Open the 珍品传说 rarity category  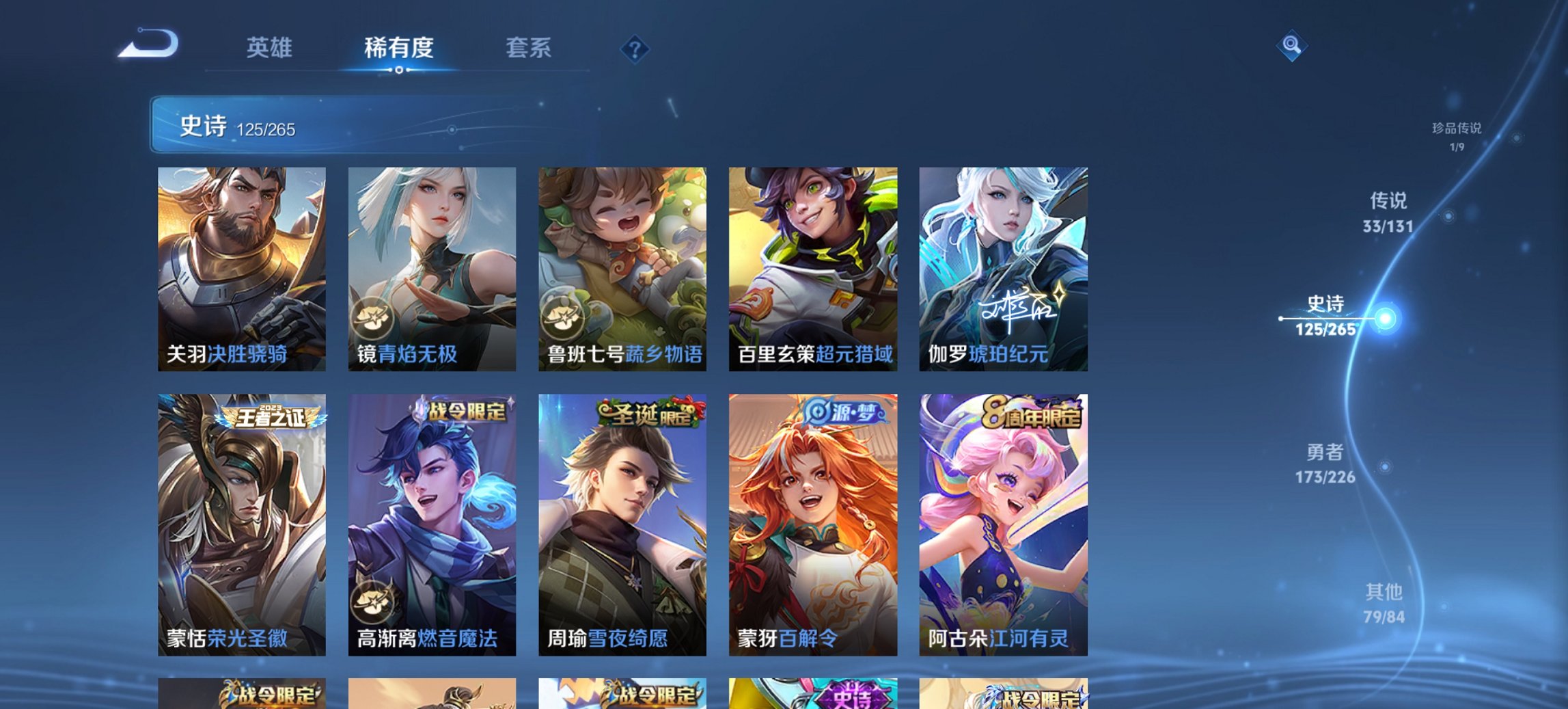pos(1455,135)
